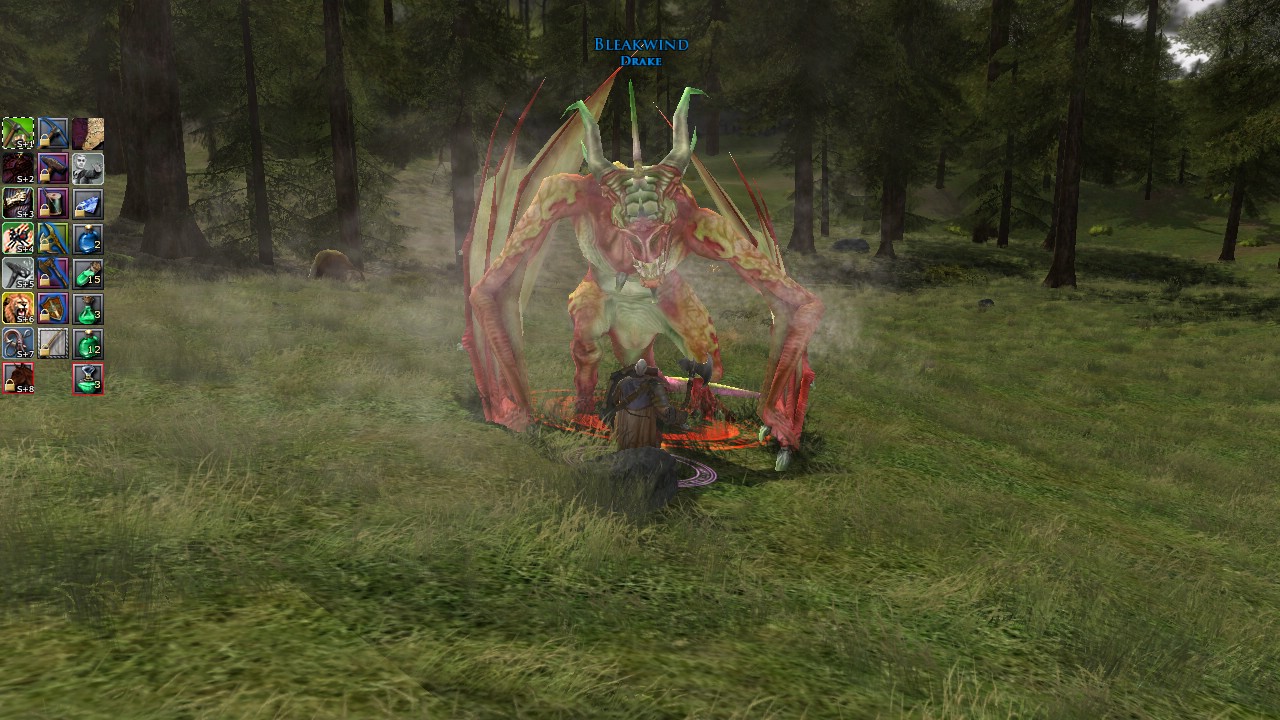Activate the roaring lion skill labeled S+6

(x=18, y=308)
